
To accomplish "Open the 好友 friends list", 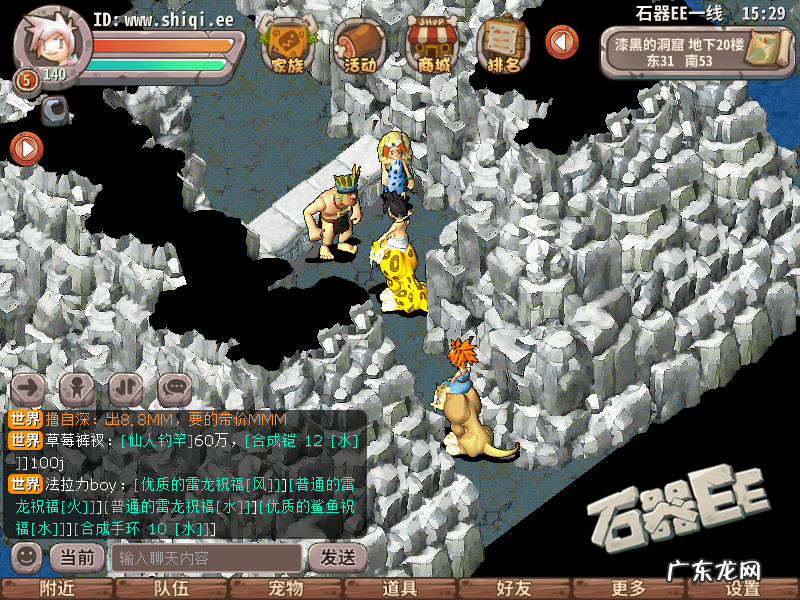I will (x=514, y=589).
